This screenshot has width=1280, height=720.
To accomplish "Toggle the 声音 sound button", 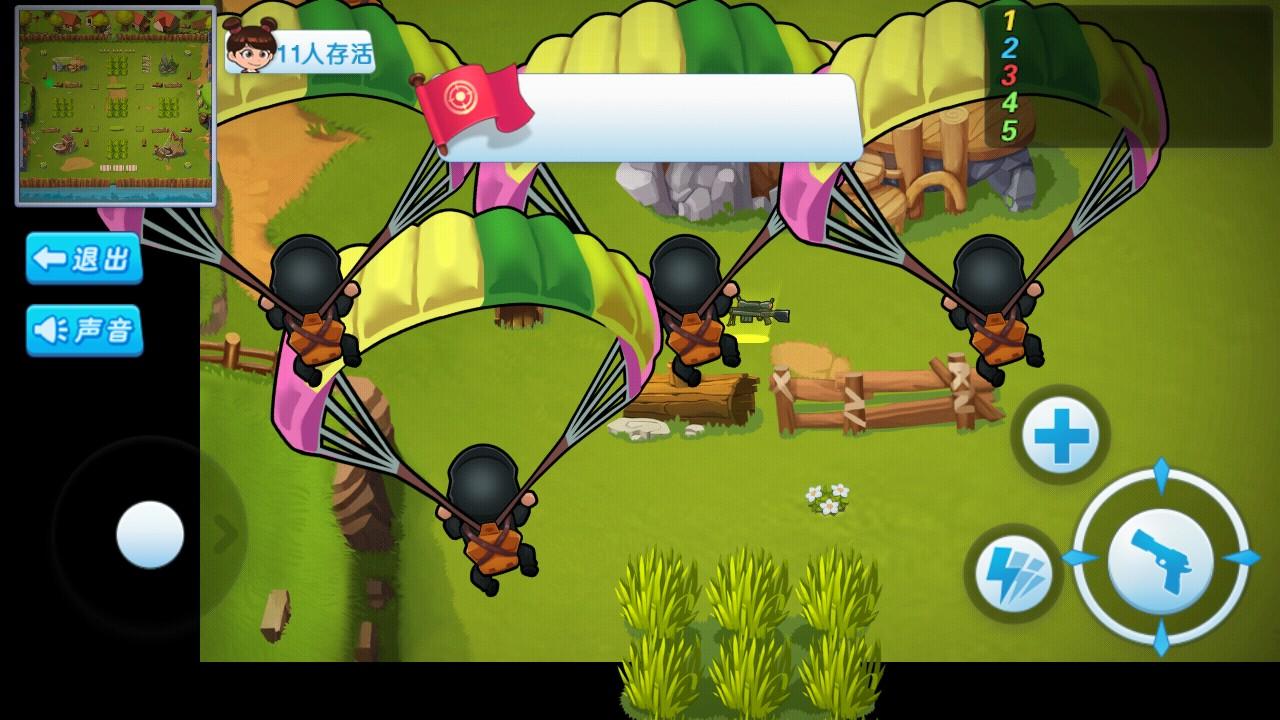I will (x=84, y=331).
